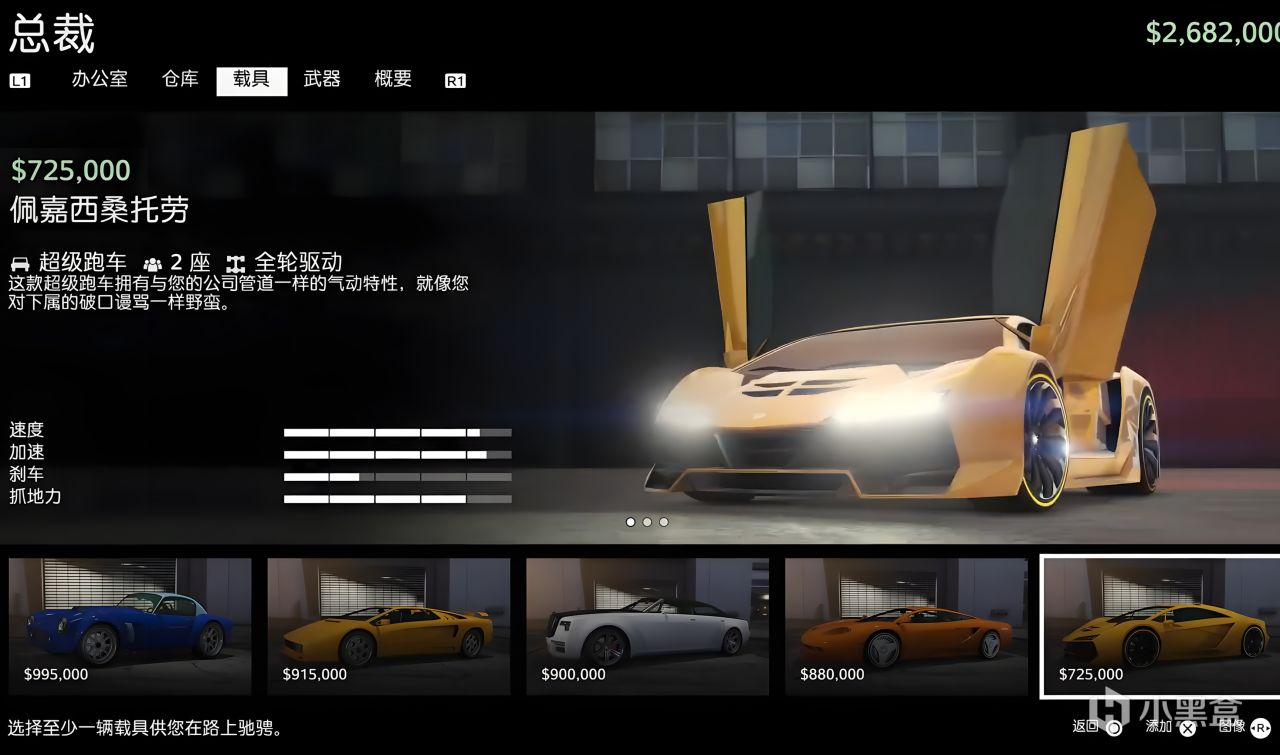Click the R1 shoulder button prompt icon
The height and width of the screenshot is (755, 1280).
click(455, 80)
